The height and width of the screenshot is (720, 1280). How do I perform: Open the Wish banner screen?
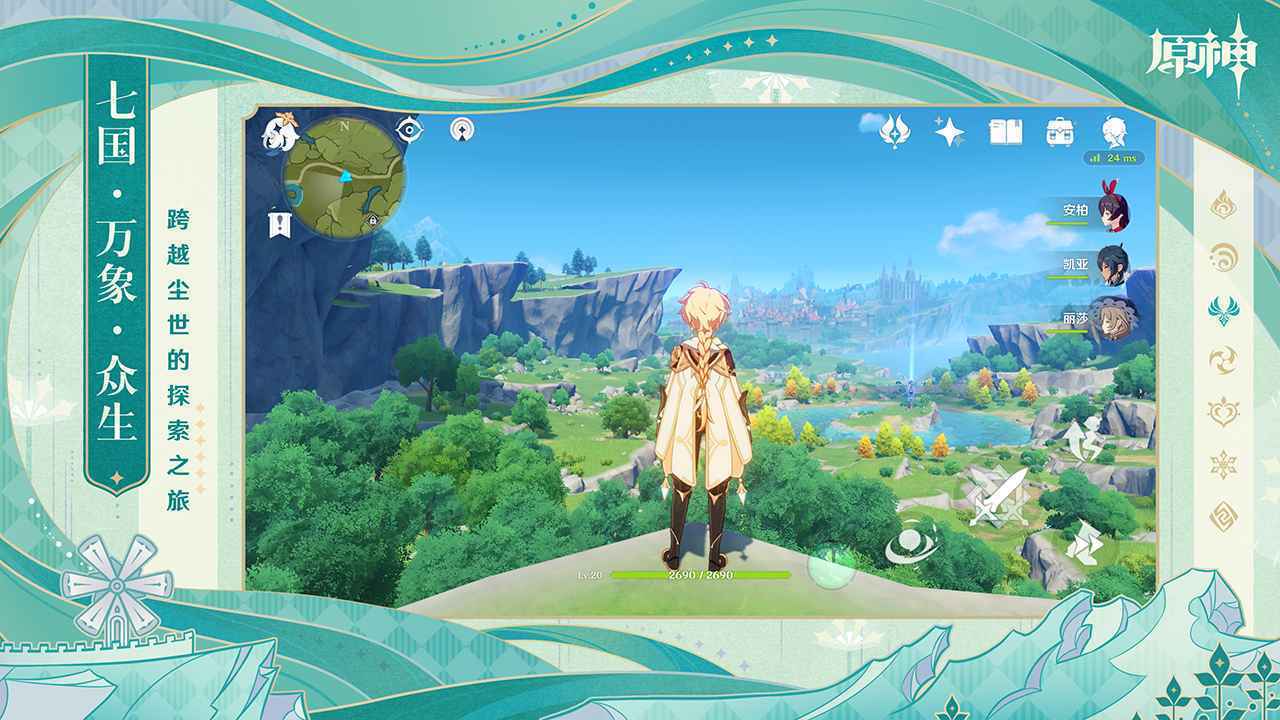coord(947,130)
